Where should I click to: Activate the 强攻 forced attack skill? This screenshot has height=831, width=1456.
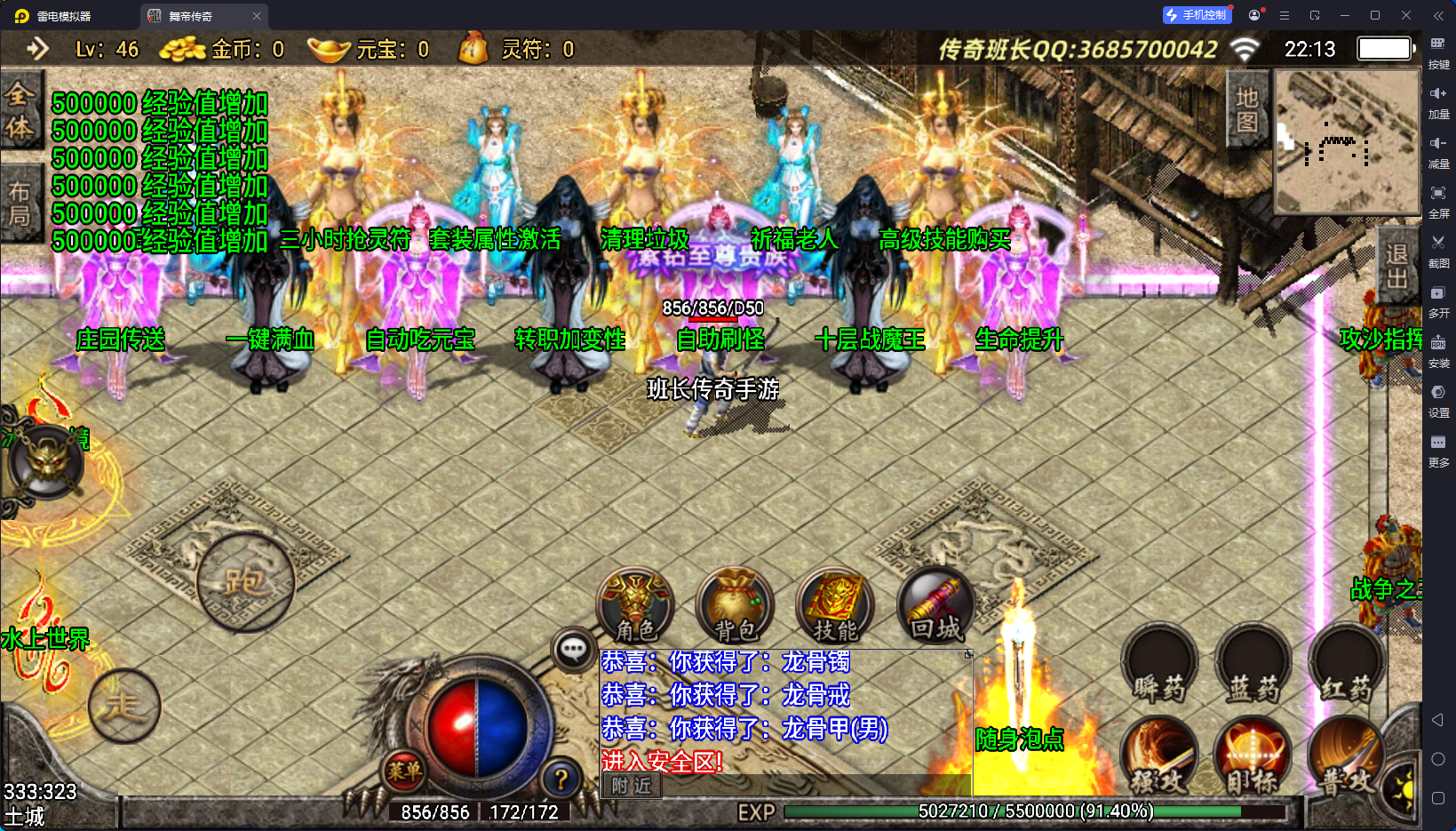click(x=1159, y=757)
